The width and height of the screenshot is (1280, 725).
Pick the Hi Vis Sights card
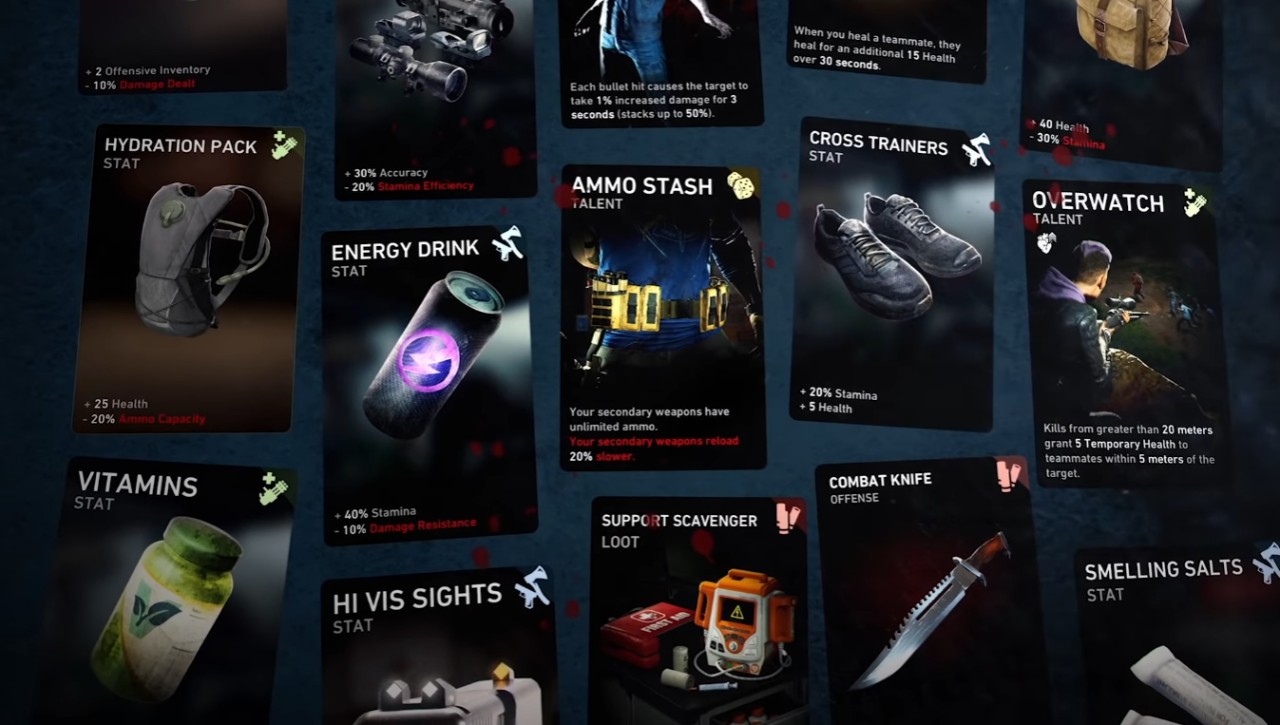tap(438, 648)
